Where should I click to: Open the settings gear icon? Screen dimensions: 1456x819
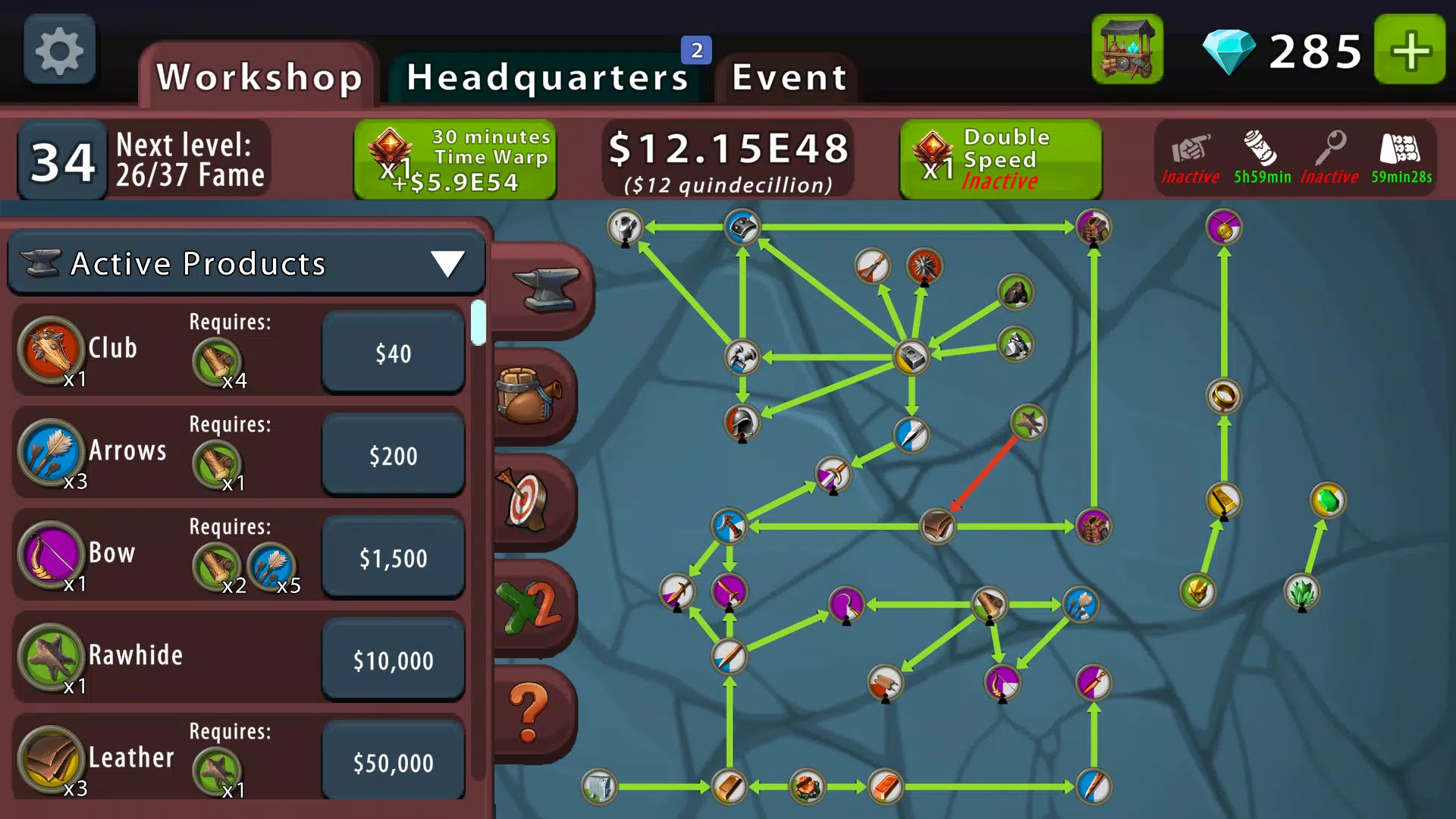click(x=59, y=49)
